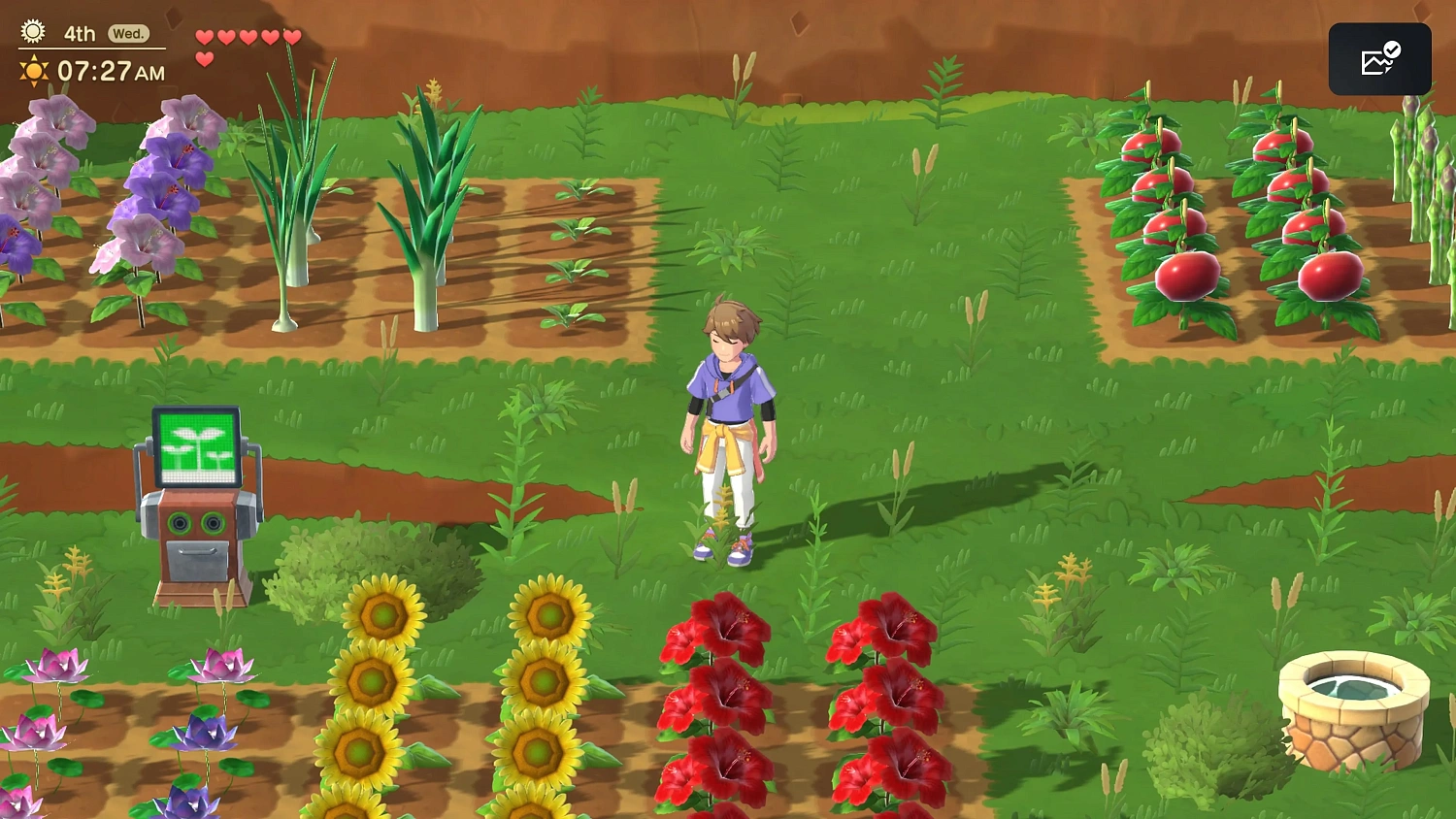Toggle the Wed. day badge
Screen dimensions: 1456x819
tap(129, 32)
